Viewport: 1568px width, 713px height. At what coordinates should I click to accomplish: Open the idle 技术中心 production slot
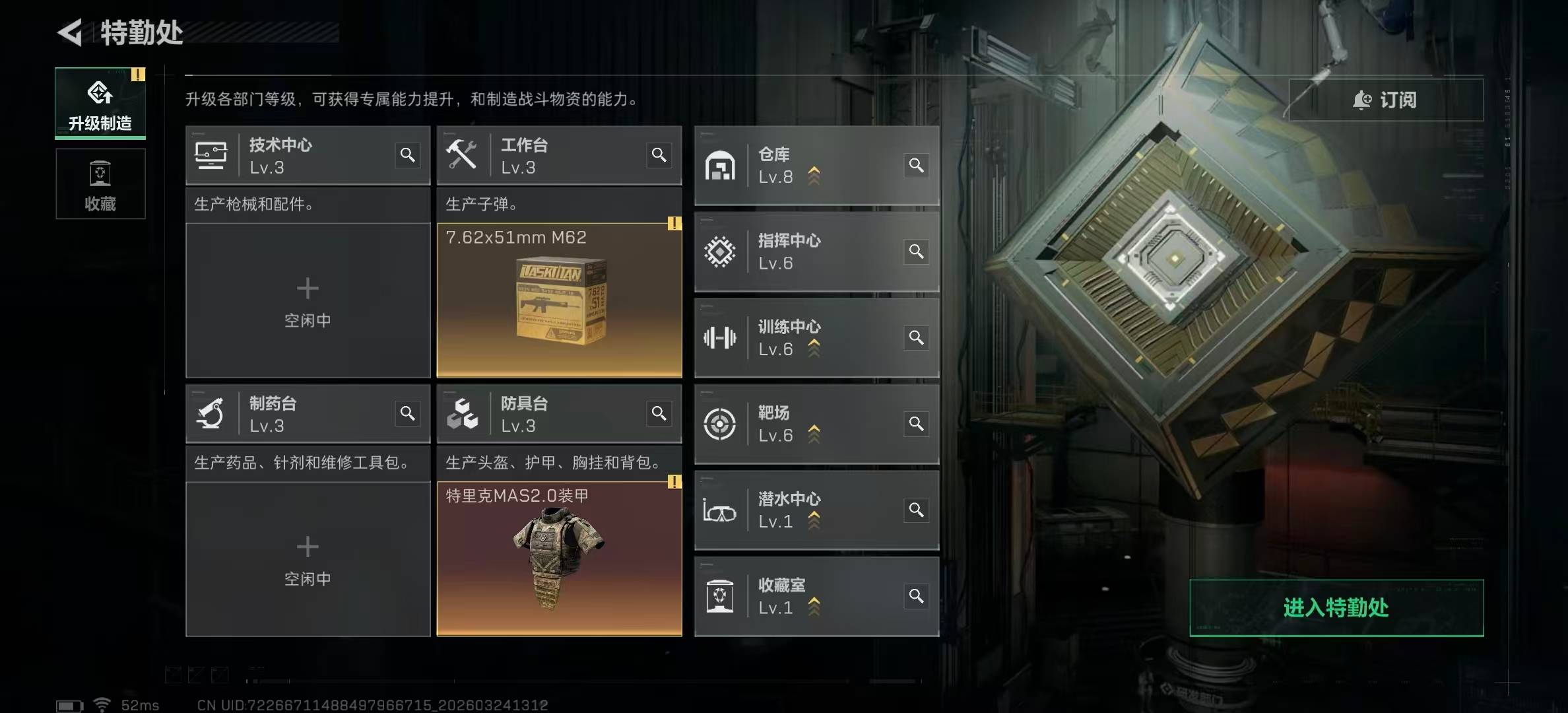(x=308, y=300)
